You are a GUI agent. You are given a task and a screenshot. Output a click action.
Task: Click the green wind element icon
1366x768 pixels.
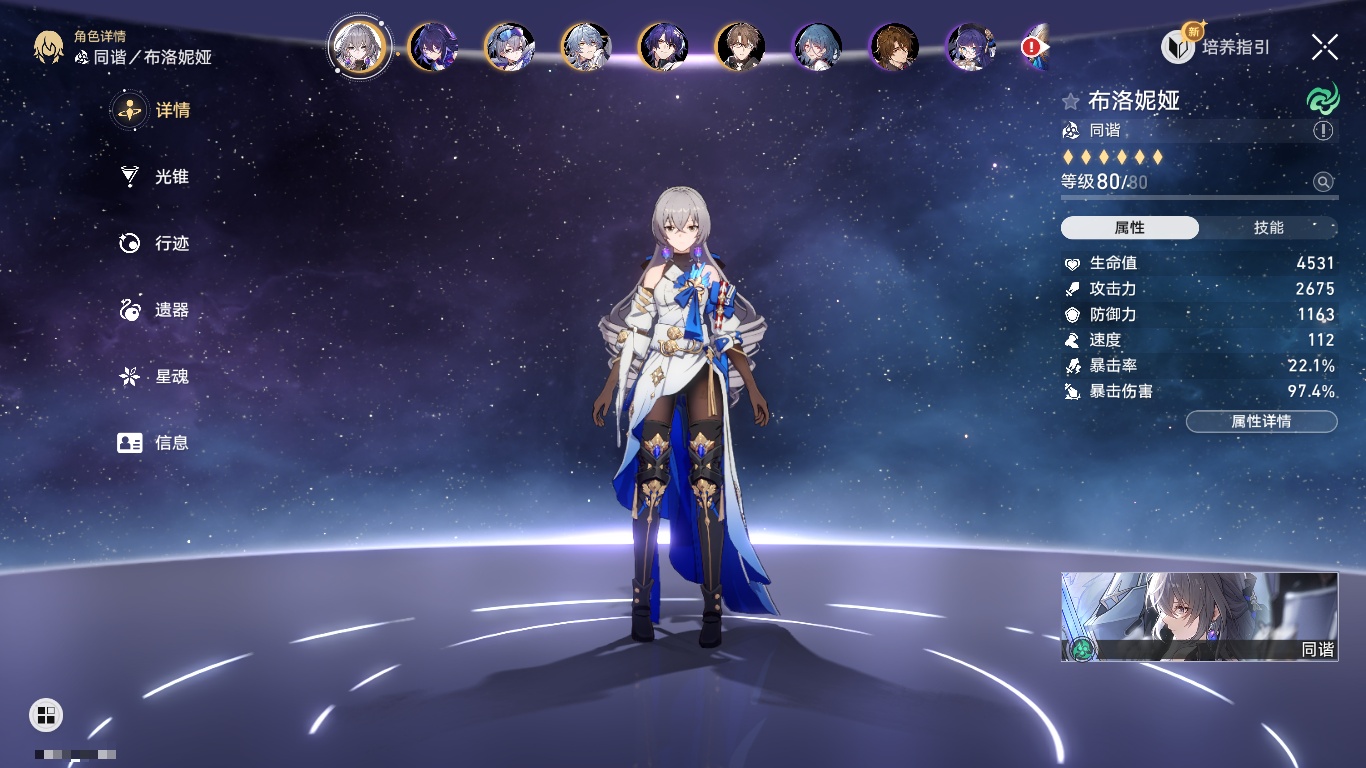pos(1323,99)
